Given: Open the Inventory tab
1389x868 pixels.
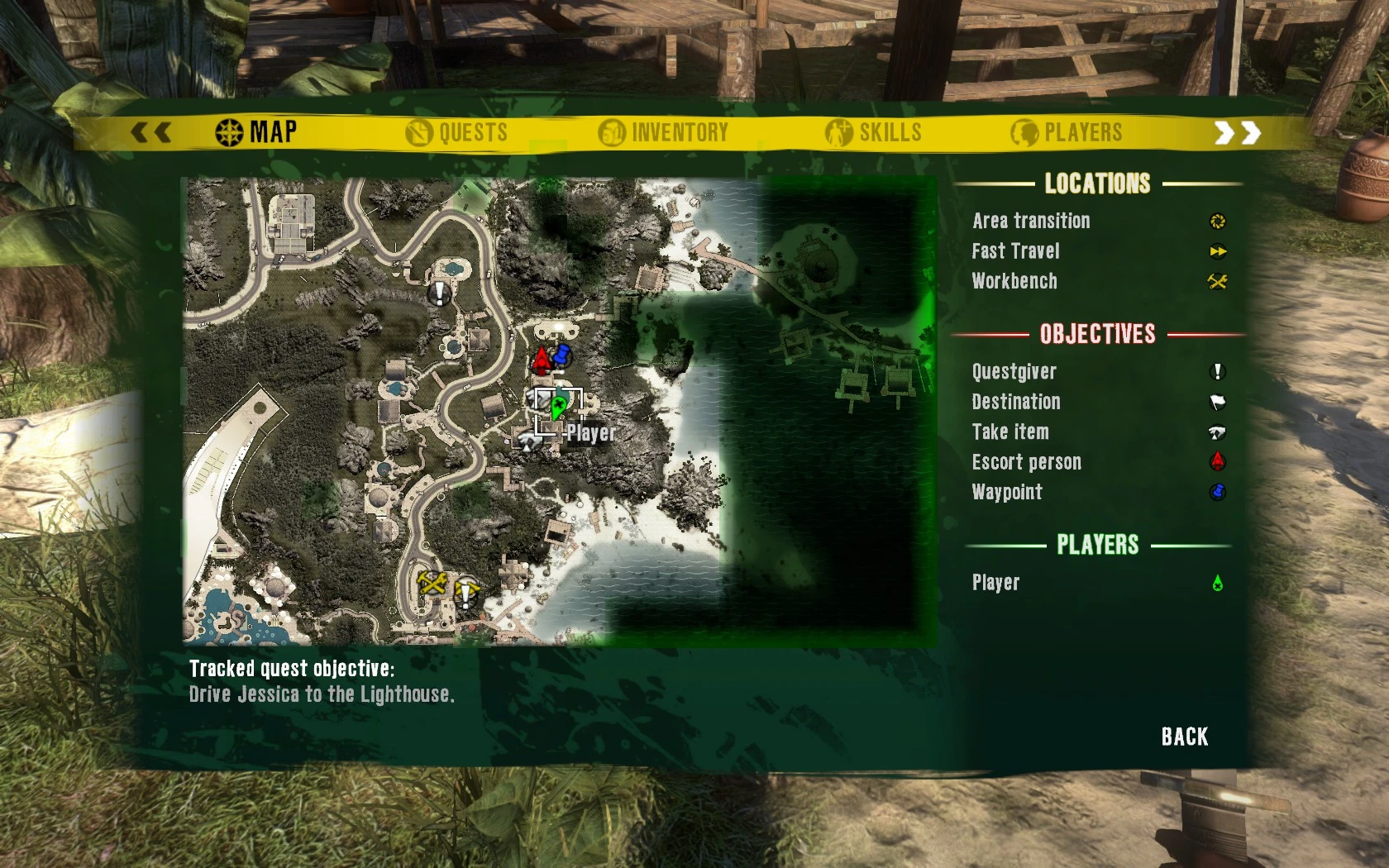Looking at the screenshot, I should pyautogui.click(x=663, y=132).
